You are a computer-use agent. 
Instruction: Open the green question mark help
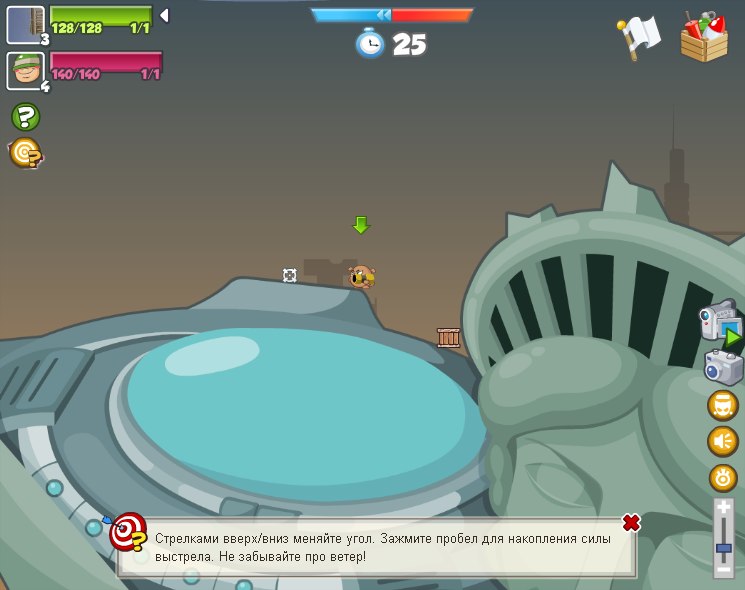click(26, 117)
